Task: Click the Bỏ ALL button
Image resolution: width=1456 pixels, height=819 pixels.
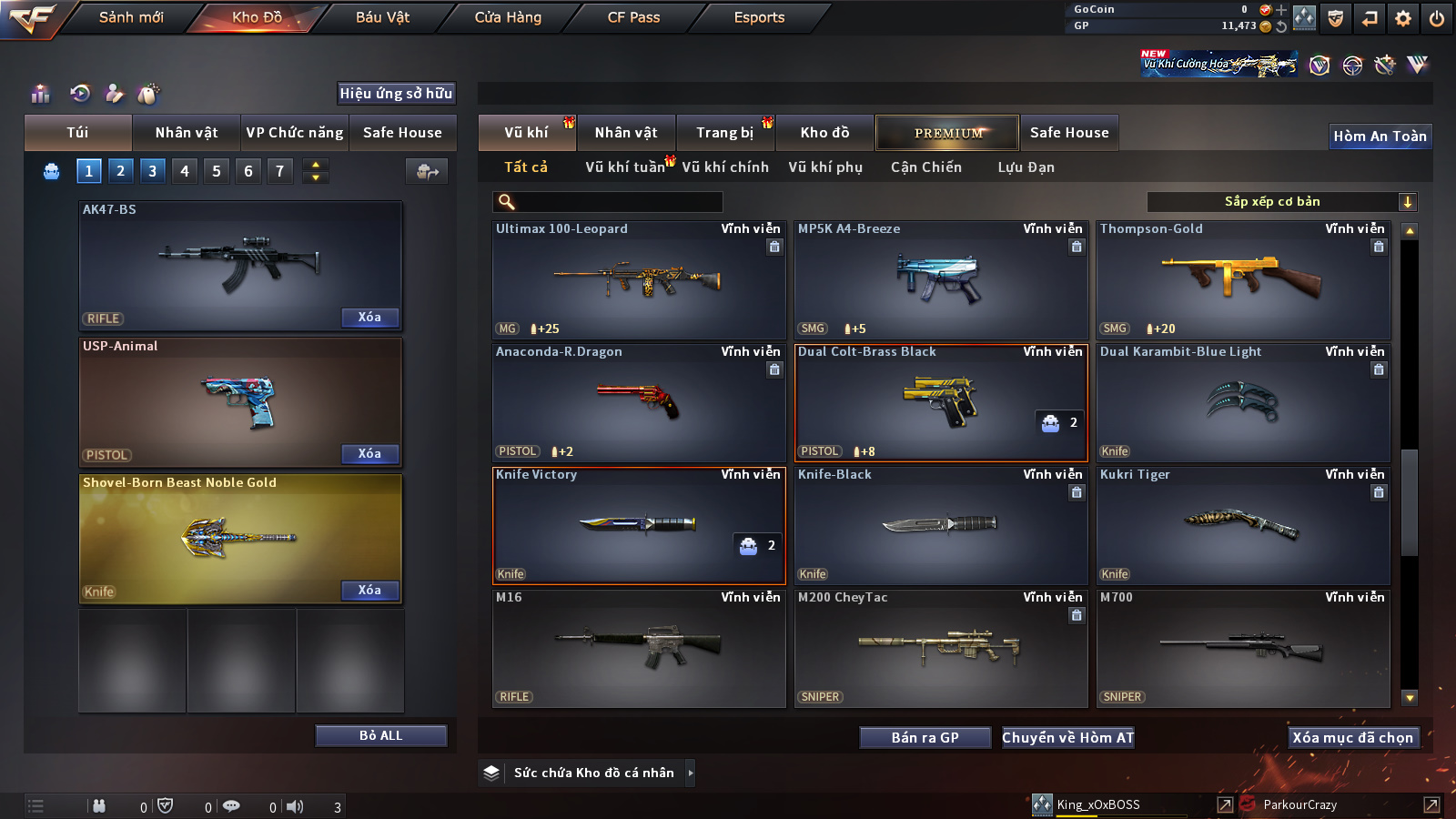Action: 380,735
